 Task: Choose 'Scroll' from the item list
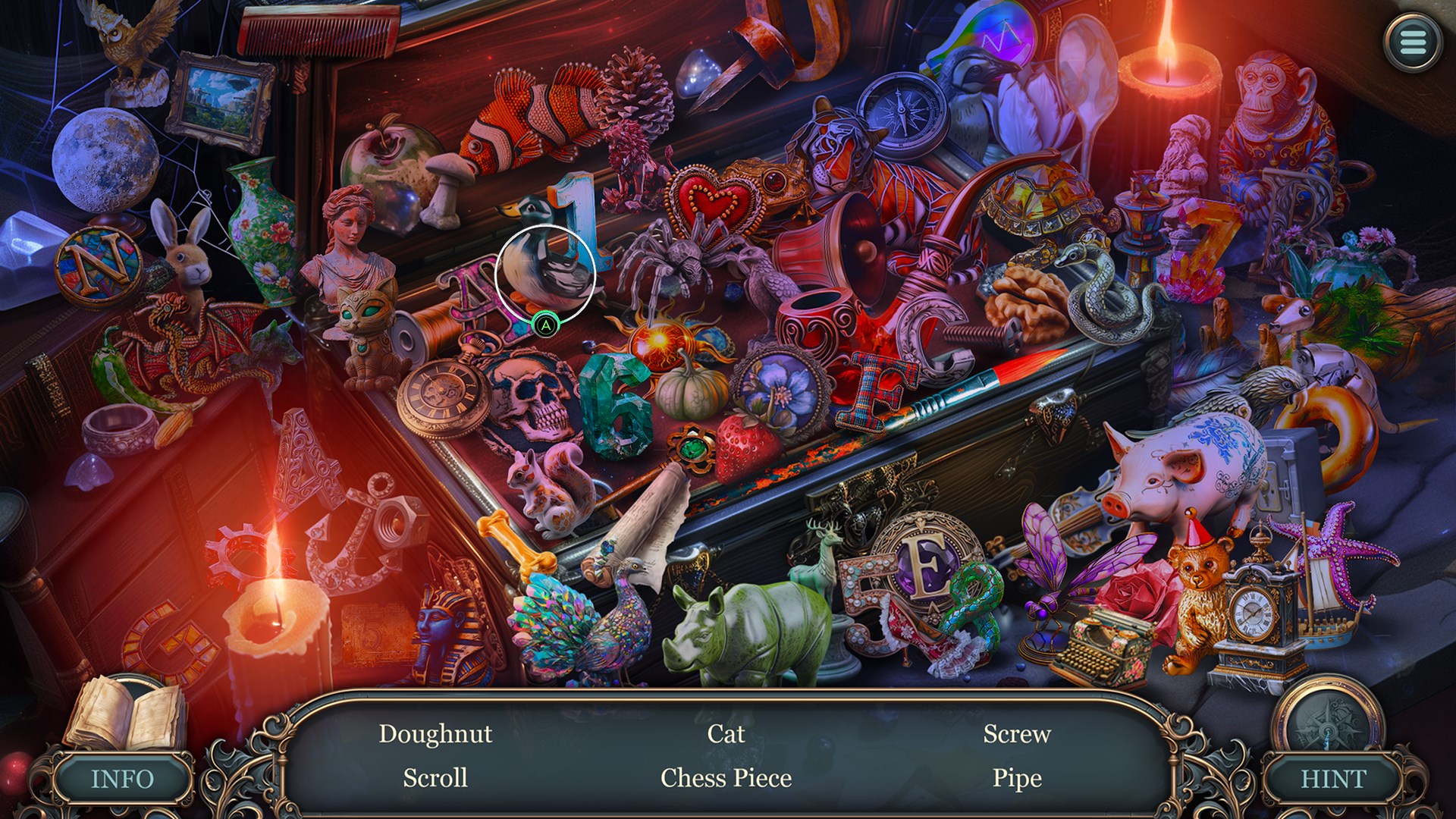tap(435, 778)
